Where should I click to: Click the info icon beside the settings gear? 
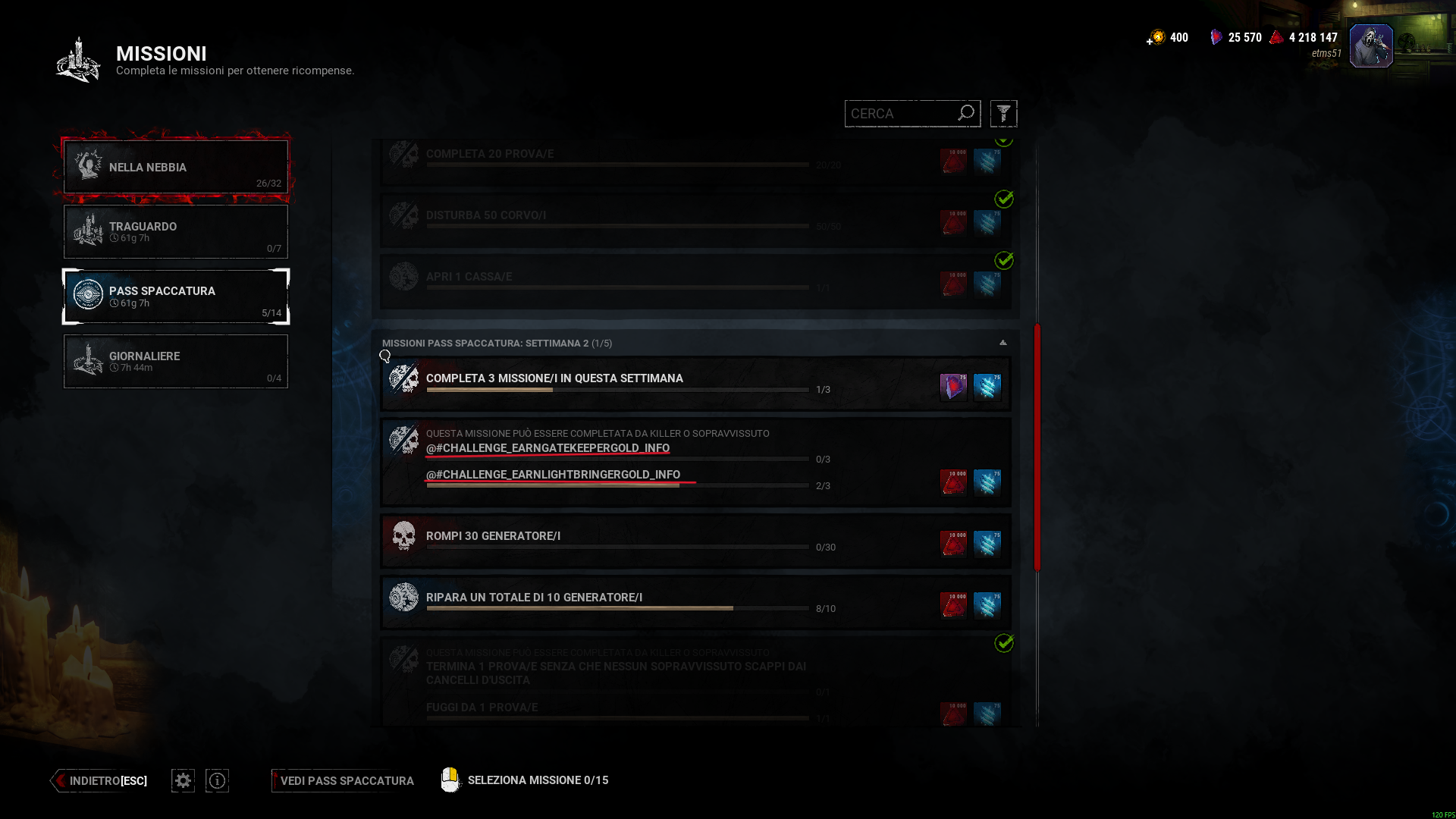click(217, 780)
